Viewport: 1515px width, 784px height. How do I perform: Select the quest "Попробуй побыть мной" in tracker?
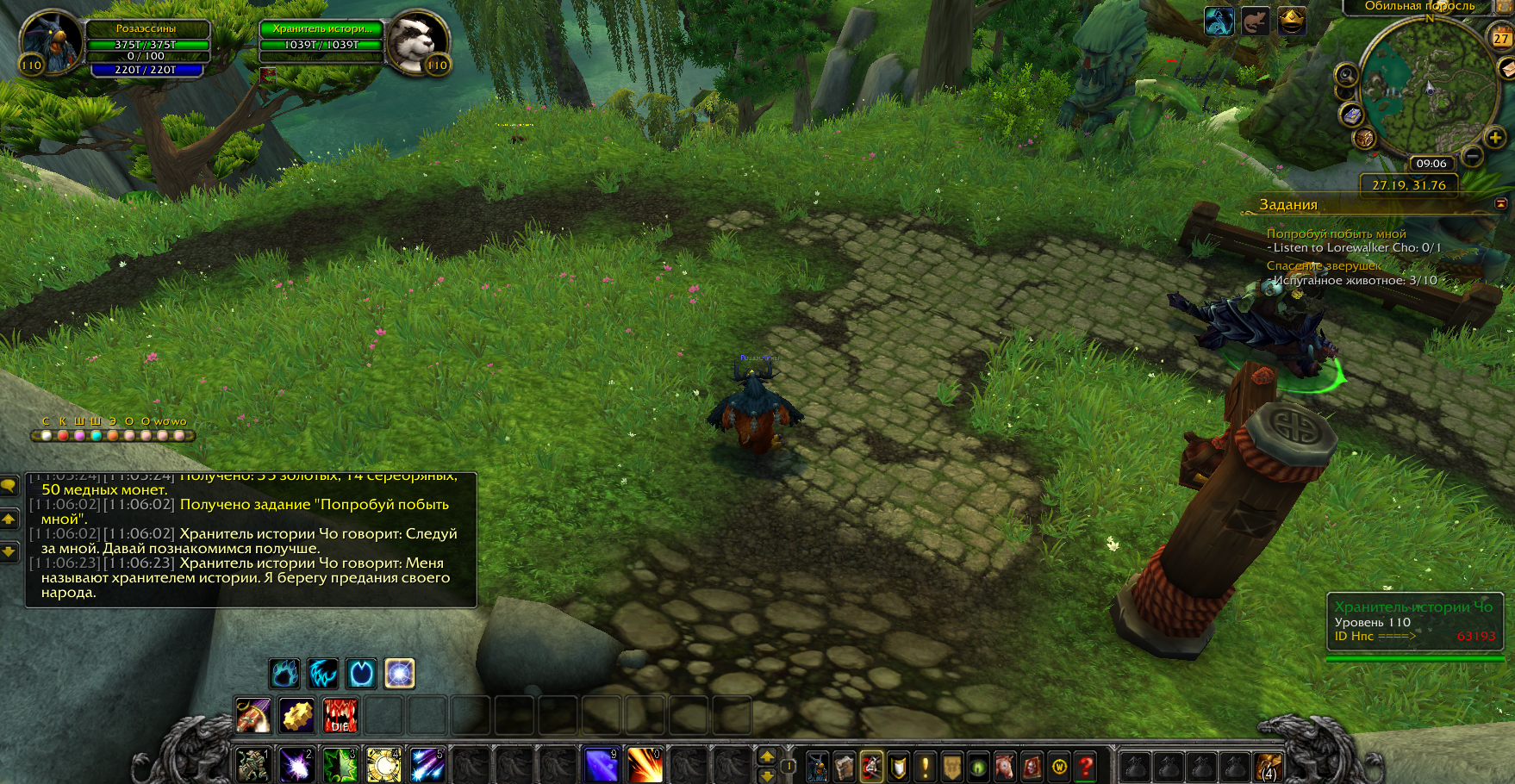1336,233
